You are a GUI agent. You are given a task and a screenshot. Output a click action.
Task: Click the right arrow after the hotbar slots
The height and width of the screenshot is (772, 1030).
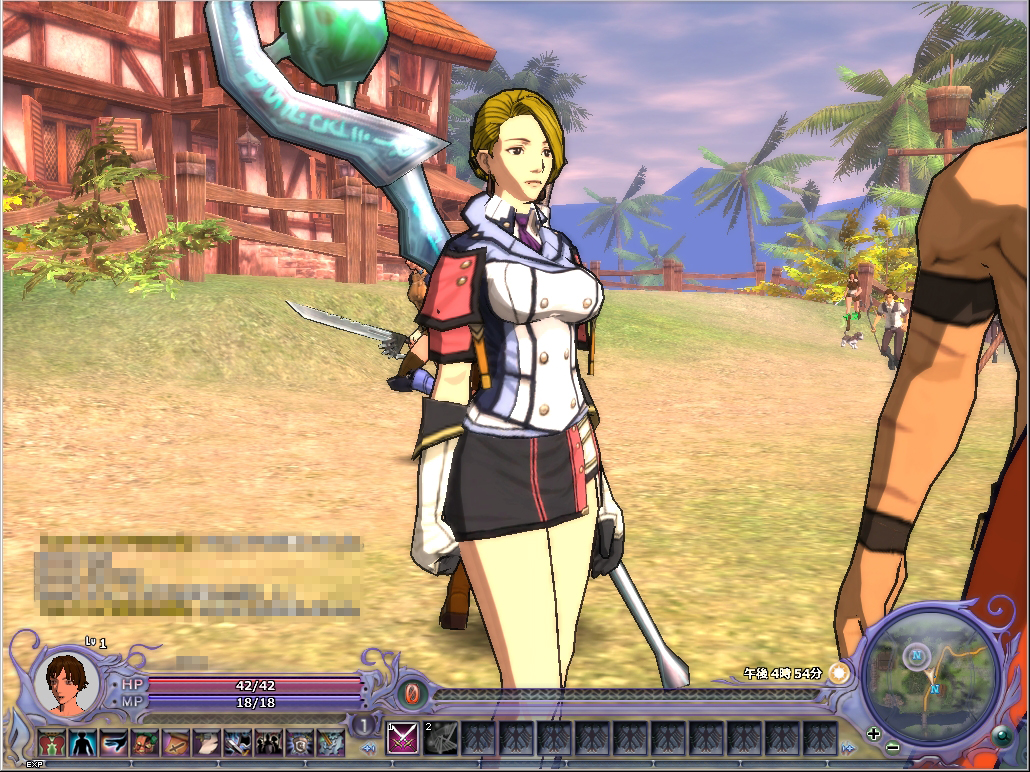(848, 746)
